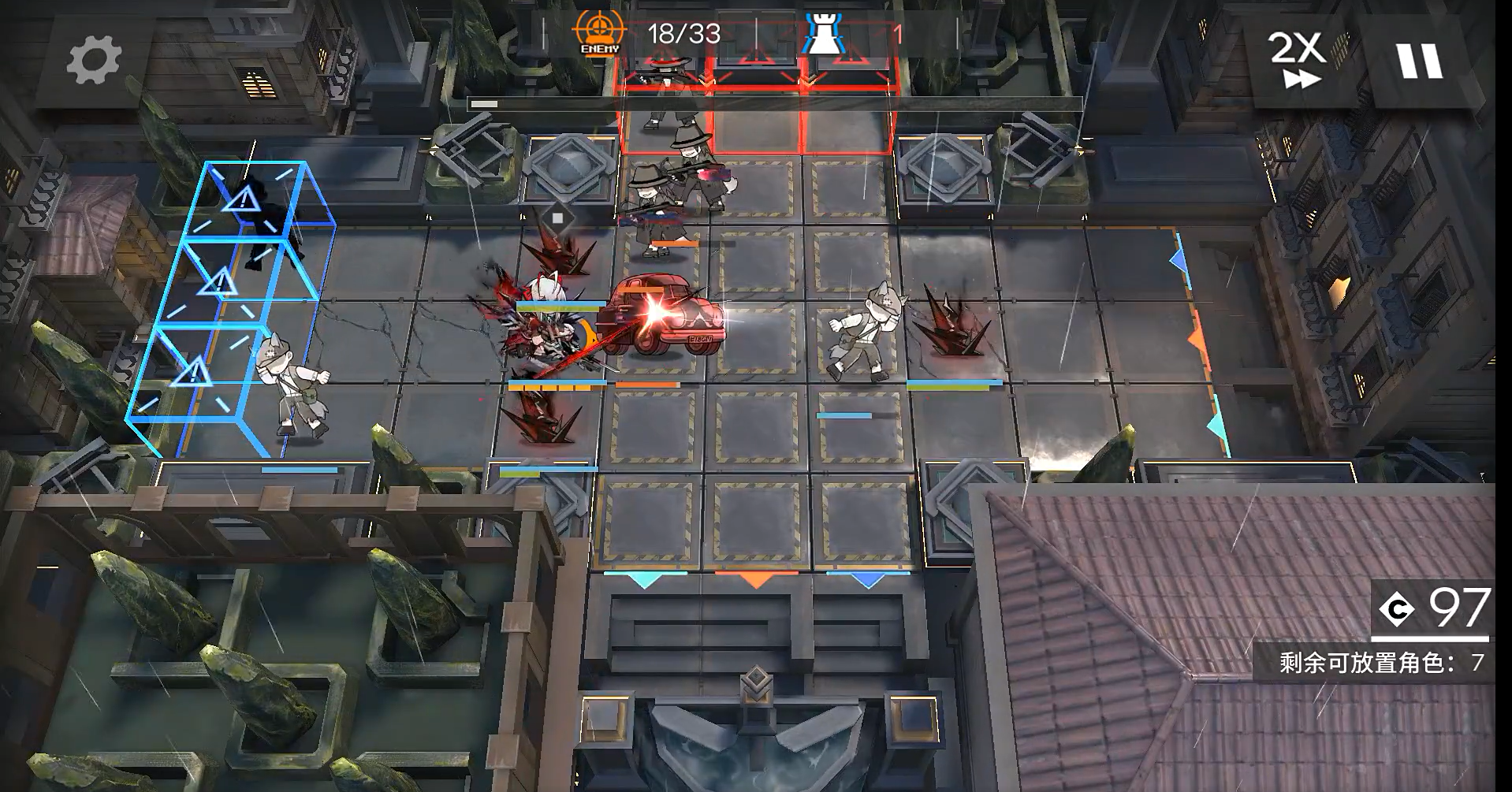Pause the battle

(1420, 60)
